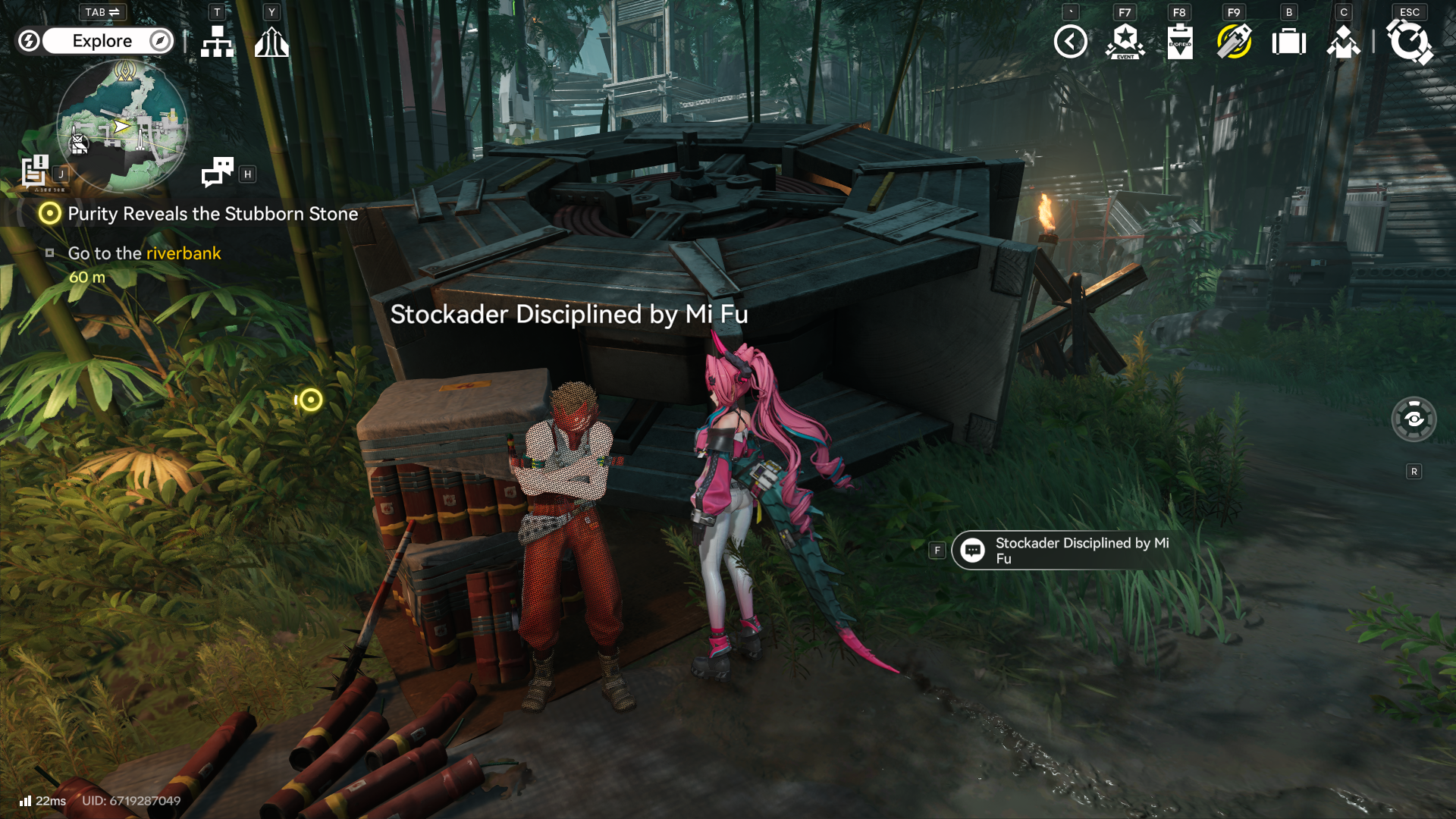Click the Go to the riverbank objective
This screenshot has height=819, width=1456.
coord(144,253)
